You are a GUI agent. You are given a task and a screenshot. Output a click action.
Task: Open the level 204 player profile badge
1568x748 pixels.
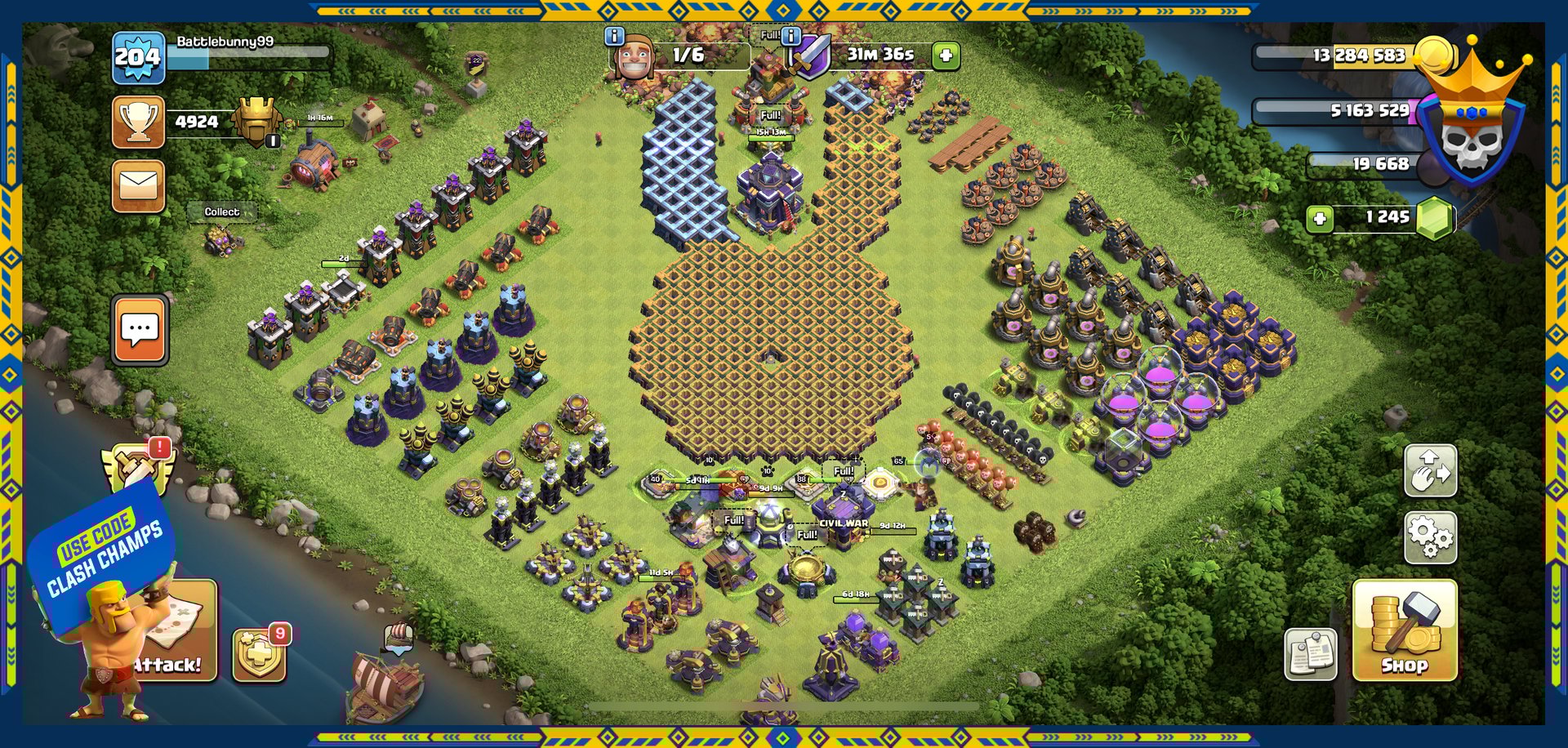(x=138, y=57)
